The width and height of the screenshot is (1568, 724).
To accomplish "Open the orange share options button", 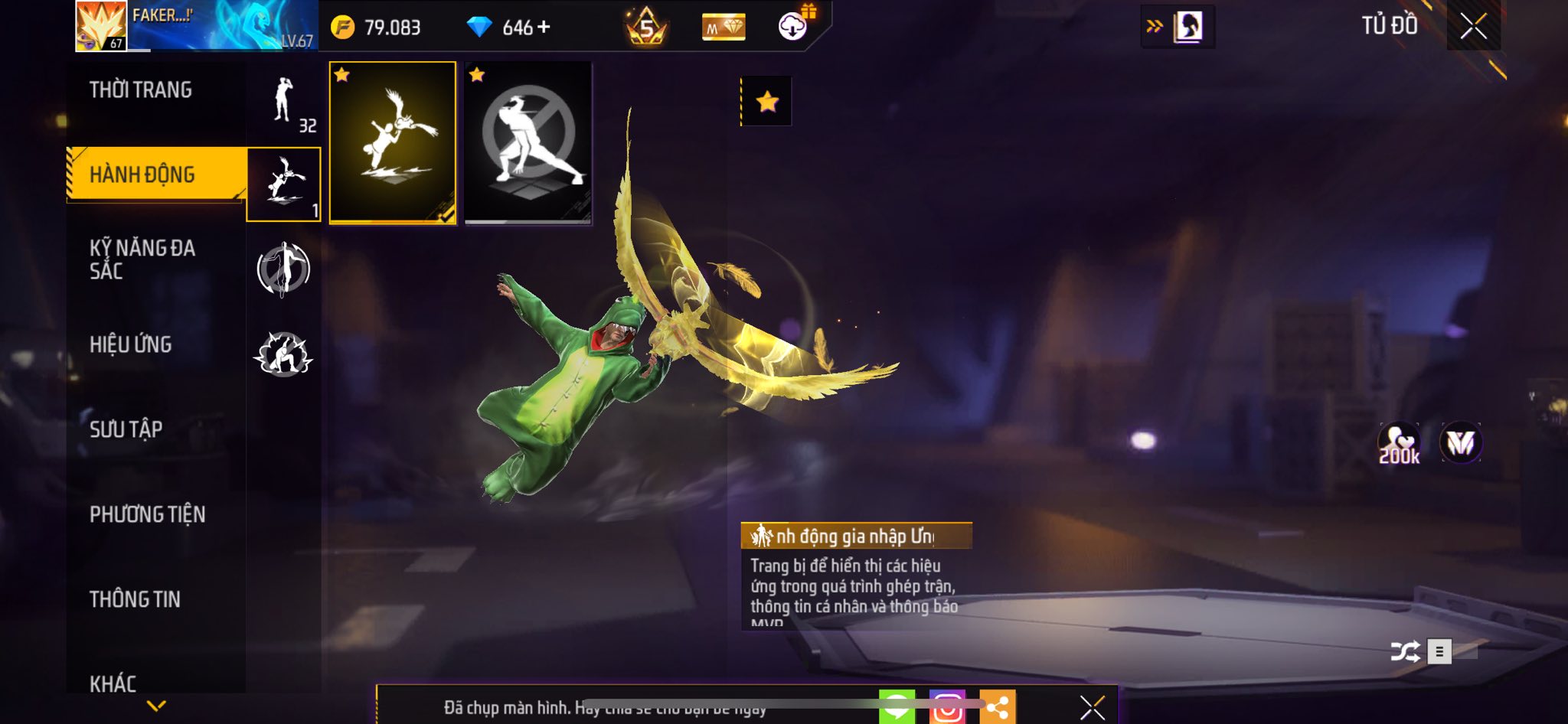I will pos(997,707).
